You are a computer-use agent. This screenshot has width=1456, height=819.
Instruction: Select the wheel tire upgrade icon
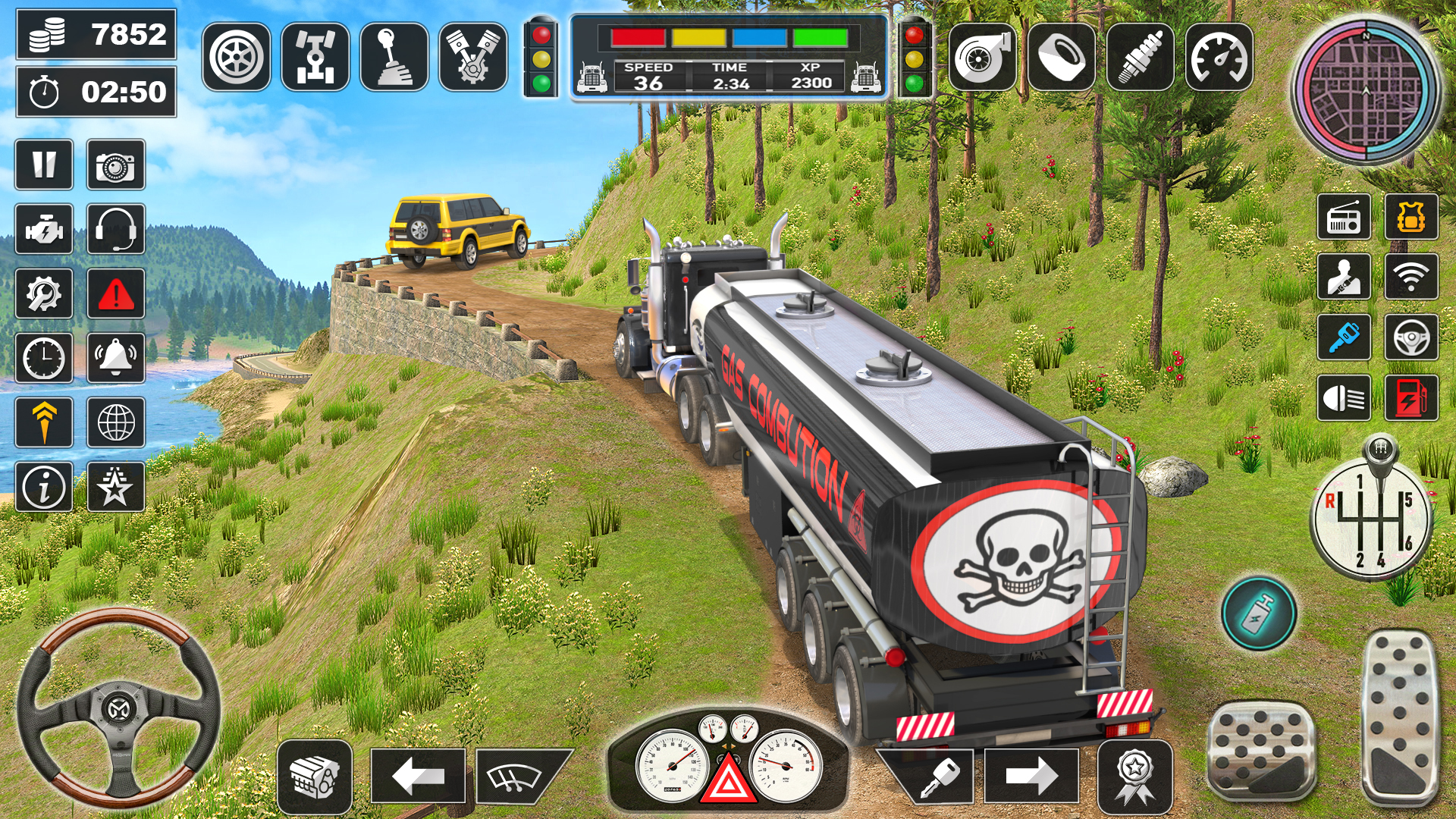237,57
